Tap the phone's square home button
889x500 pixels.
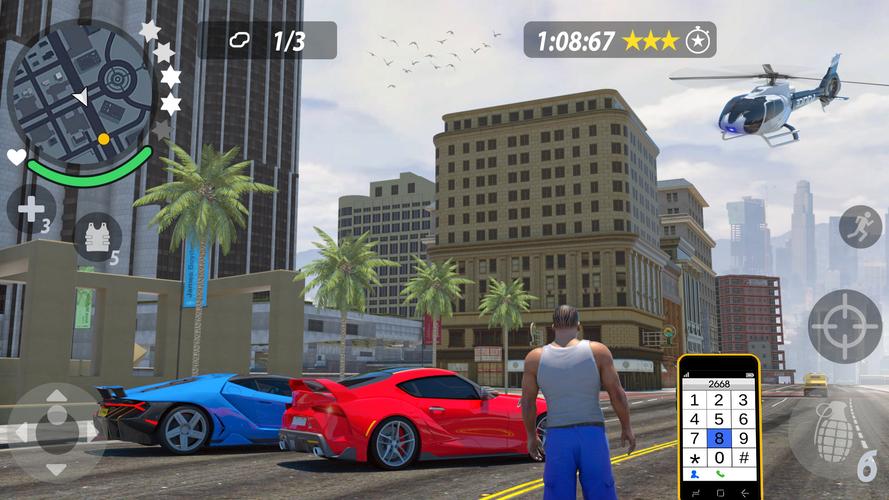coord(719,491)
